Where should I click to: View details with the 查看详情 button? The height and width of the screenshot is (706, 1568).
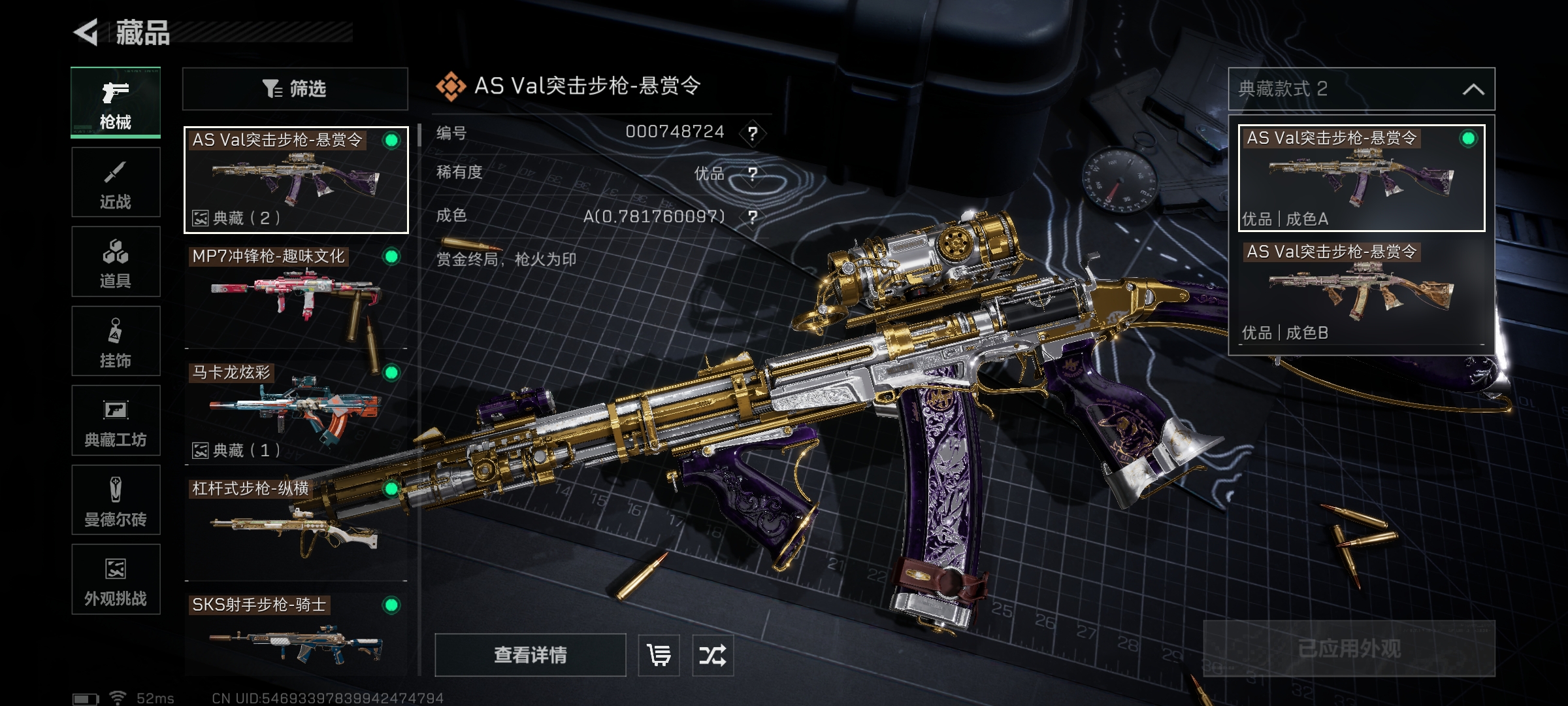pyautogui.click(x=530, y=655)
